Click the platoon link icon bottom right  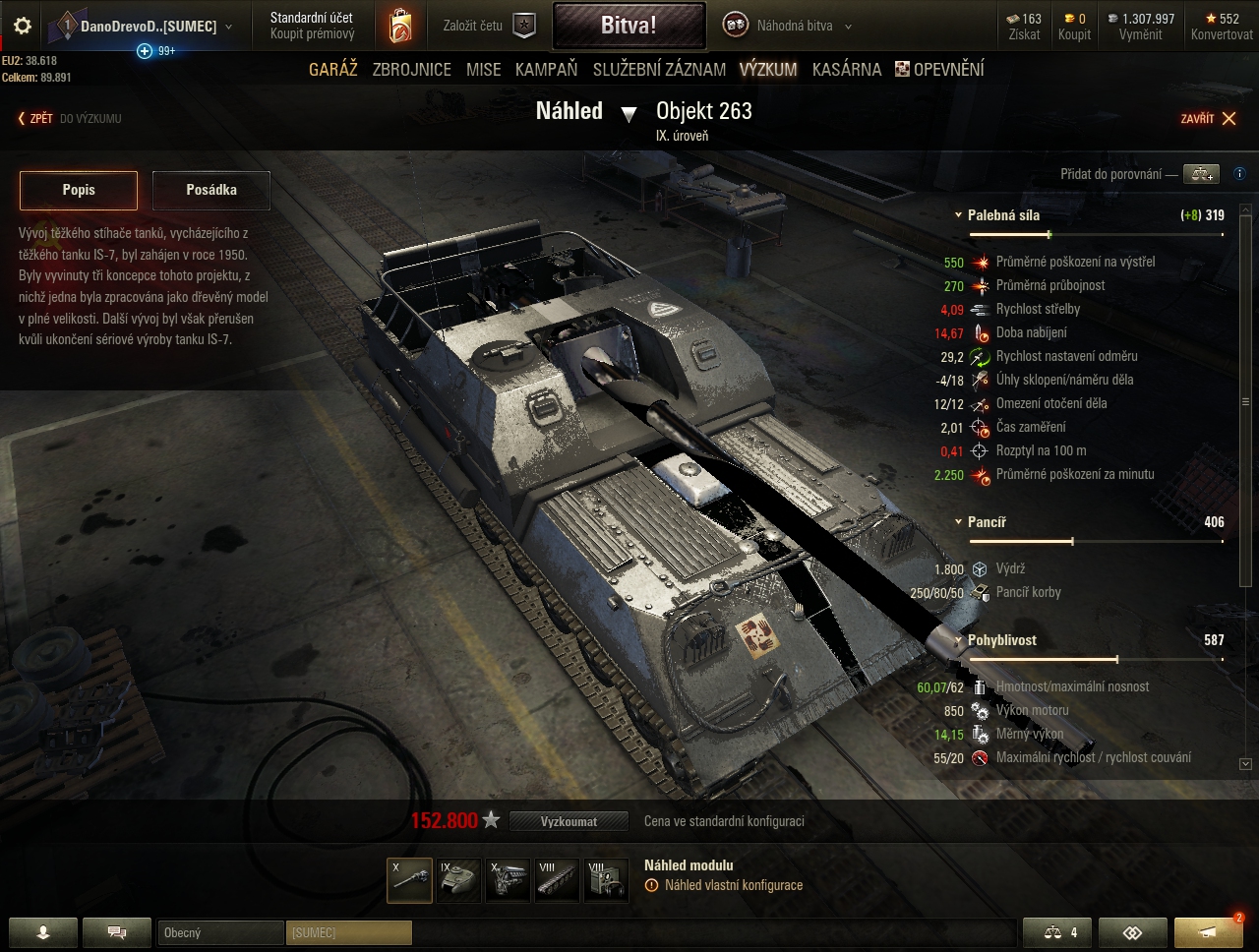coord(1132,932)
